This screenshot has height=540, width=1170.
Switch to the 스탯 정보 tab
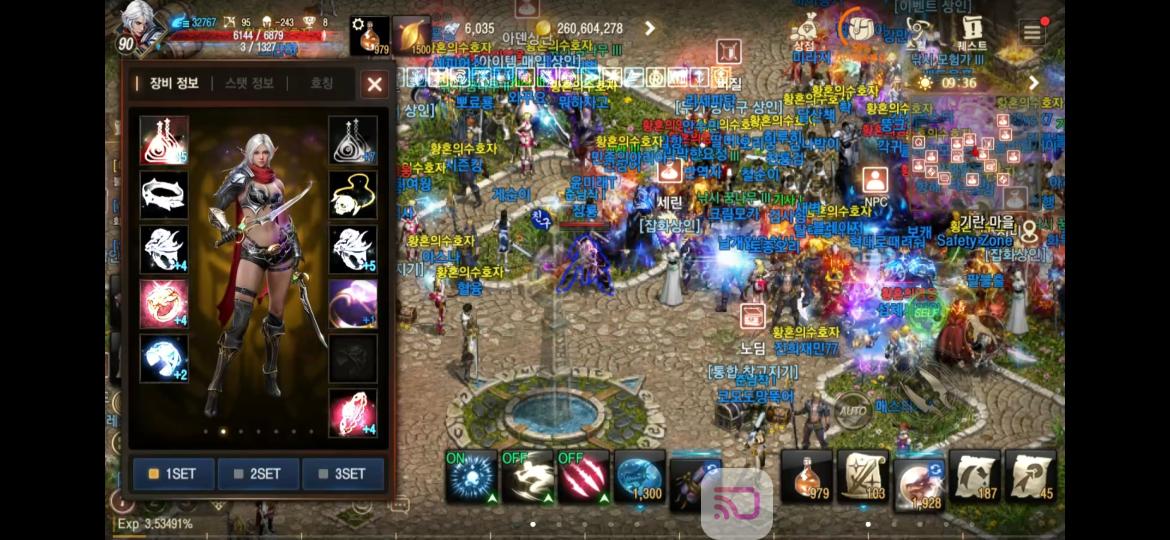(x=249, y=84)
